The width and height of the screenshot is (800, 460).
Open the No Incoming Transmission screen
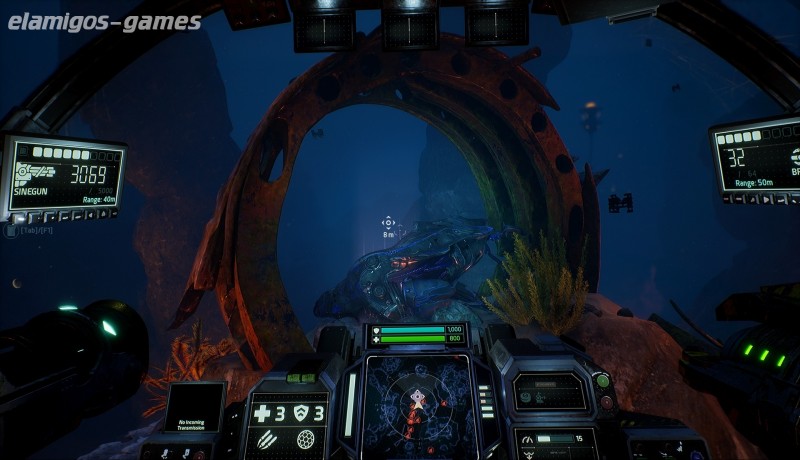point(195,409)
